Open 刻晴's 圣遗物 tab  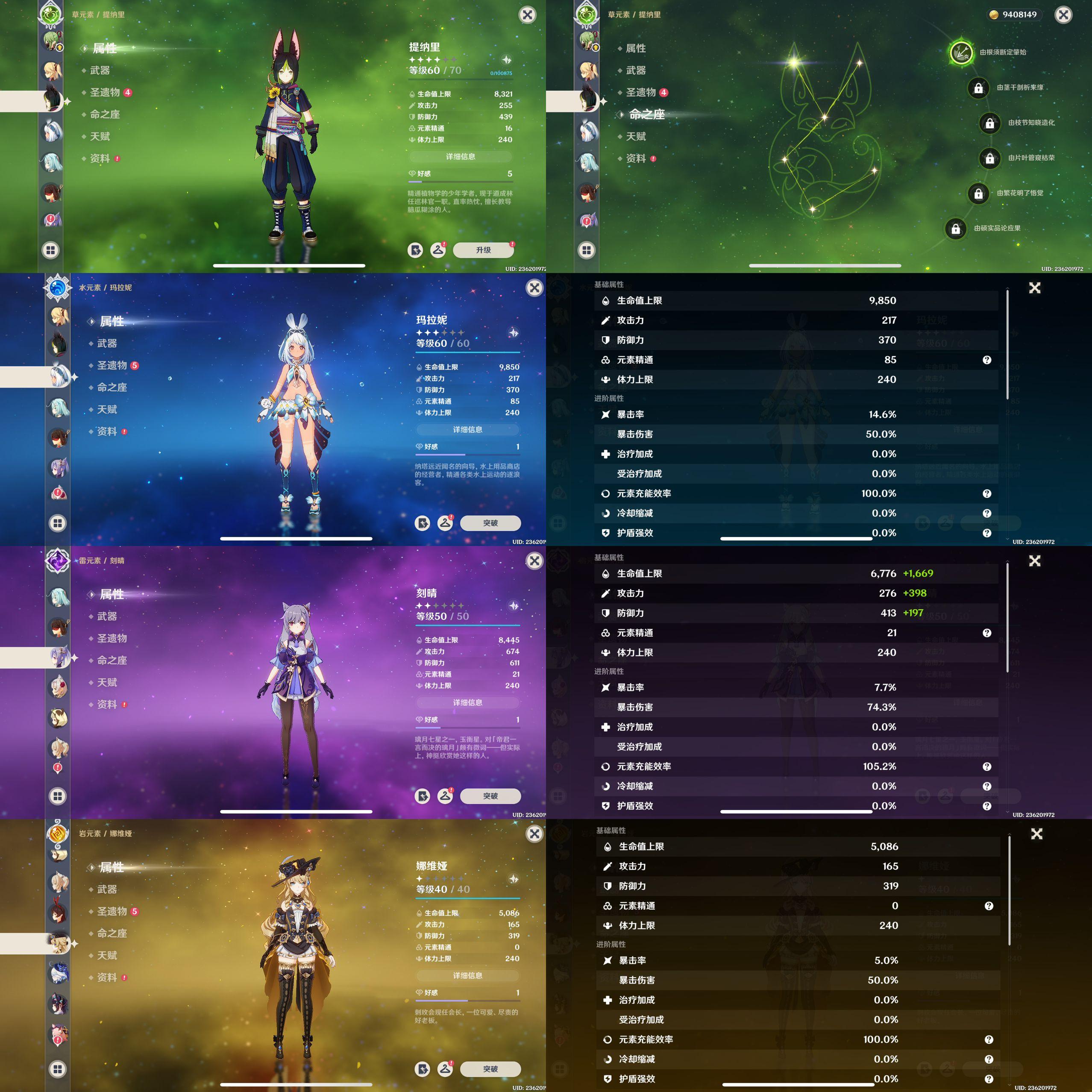coord(112,638)
